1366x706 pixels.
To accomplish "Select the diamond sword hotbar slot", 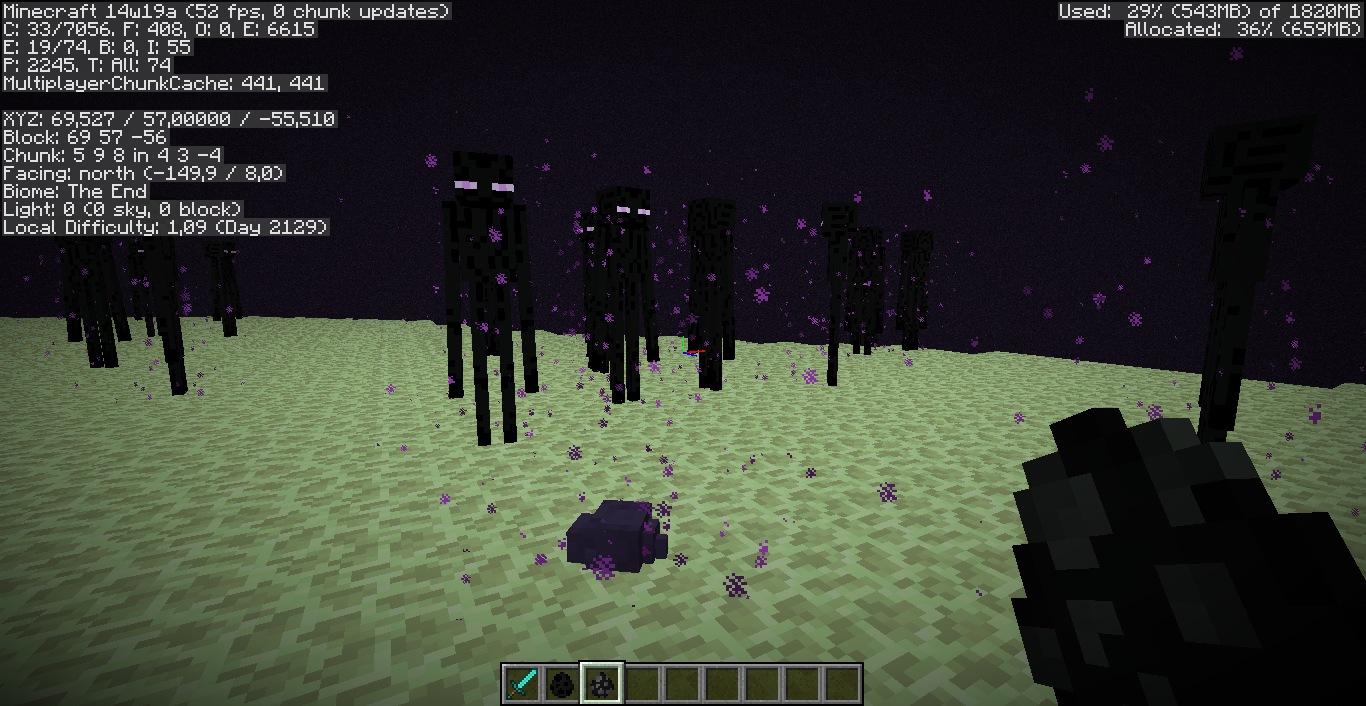I will click(521, 684).
